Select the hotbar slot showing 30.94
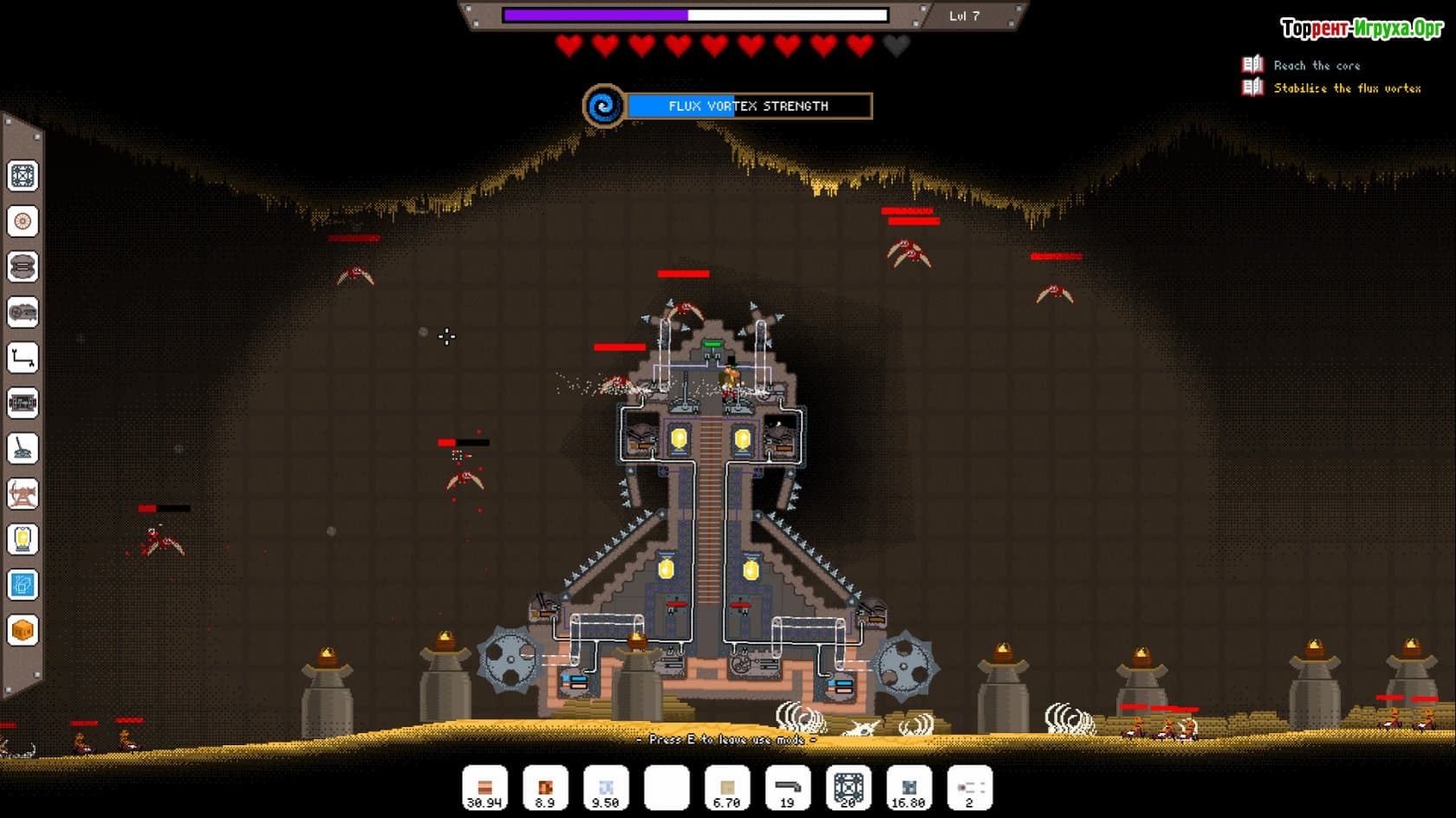Viewport: 1456px width, 818px height. (x=484, y=788)
